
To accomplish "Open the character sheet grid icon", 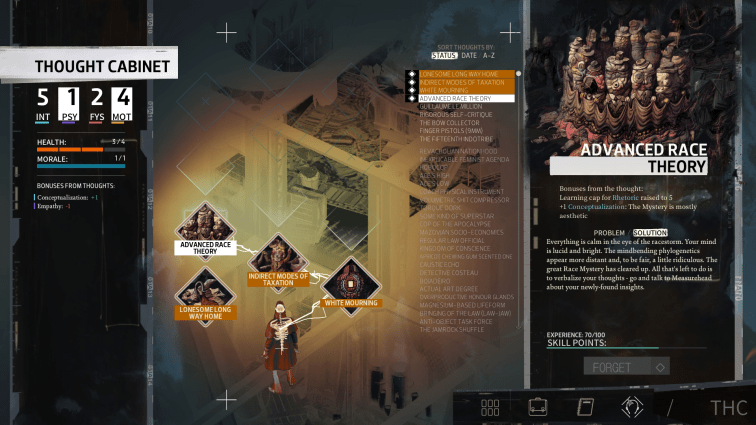I will coord(490,407).
